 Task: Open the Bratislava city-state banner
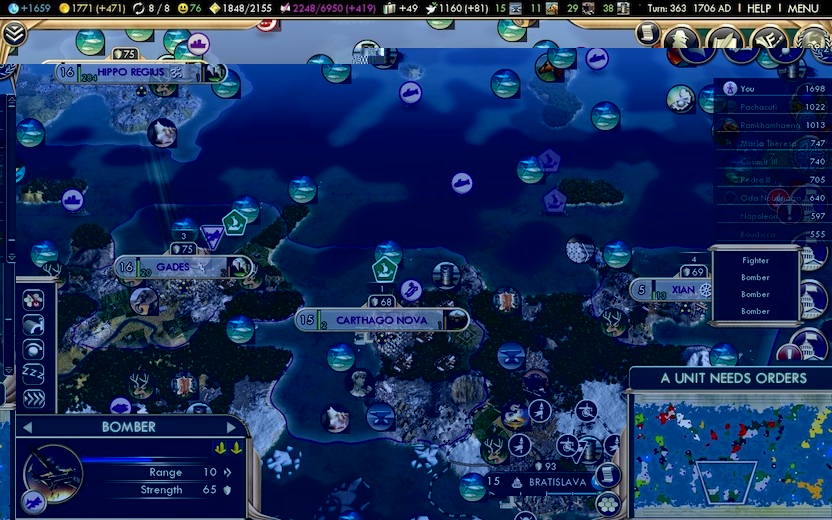click(x=545, y=482)
